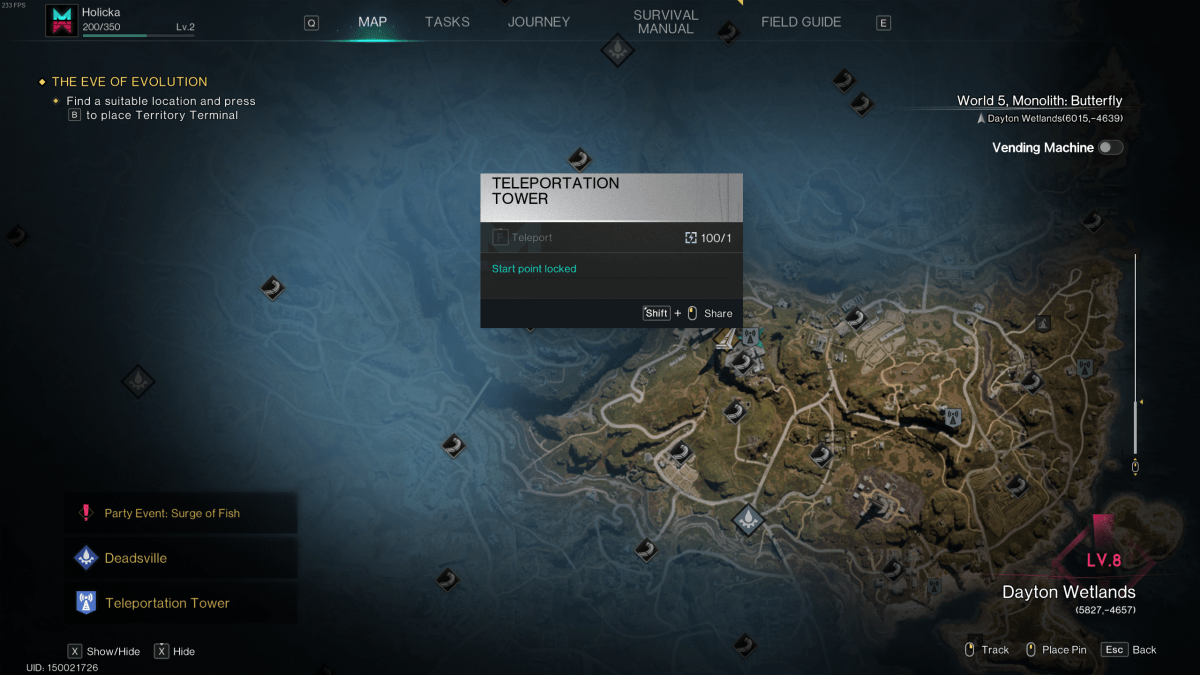Open the Journey tab
Viewport: 1200px width, 675px height.
pos(539,22)
